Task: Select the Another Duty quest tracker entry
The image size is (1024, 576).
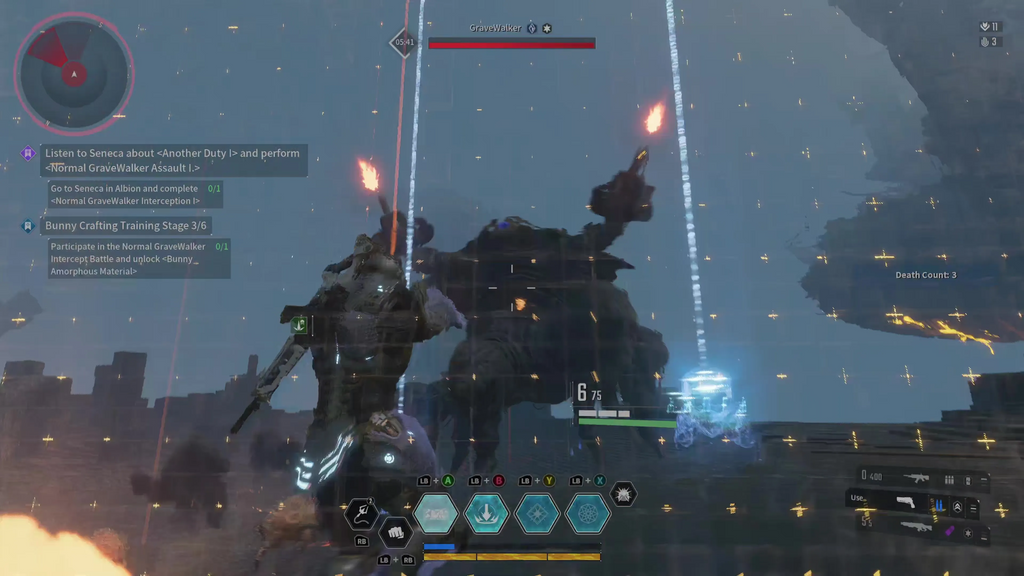Action: point(172,160)
